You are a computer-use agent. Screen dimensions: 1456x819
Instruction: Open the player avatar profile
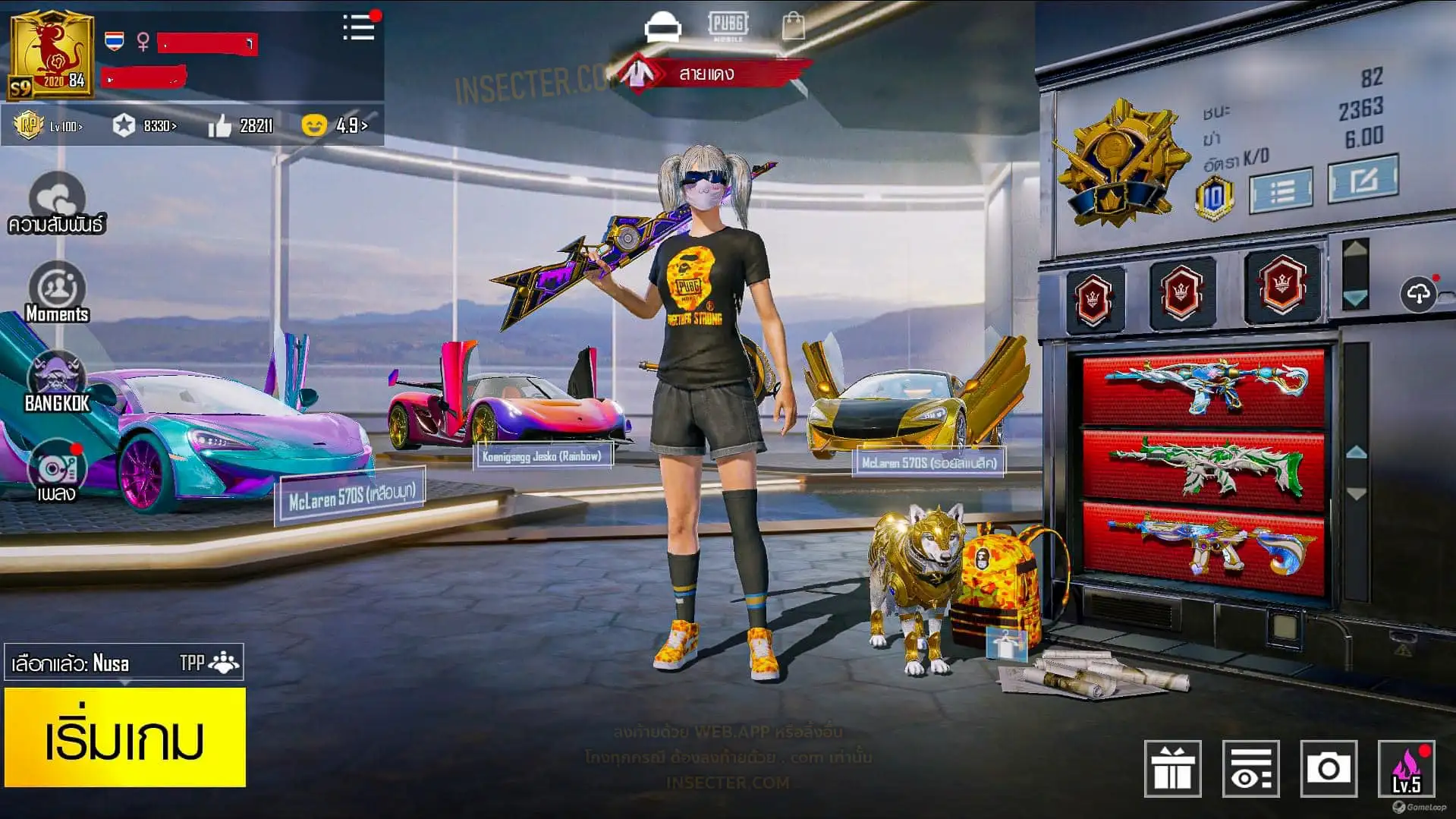pyautogui.click(x=51, y=54)
